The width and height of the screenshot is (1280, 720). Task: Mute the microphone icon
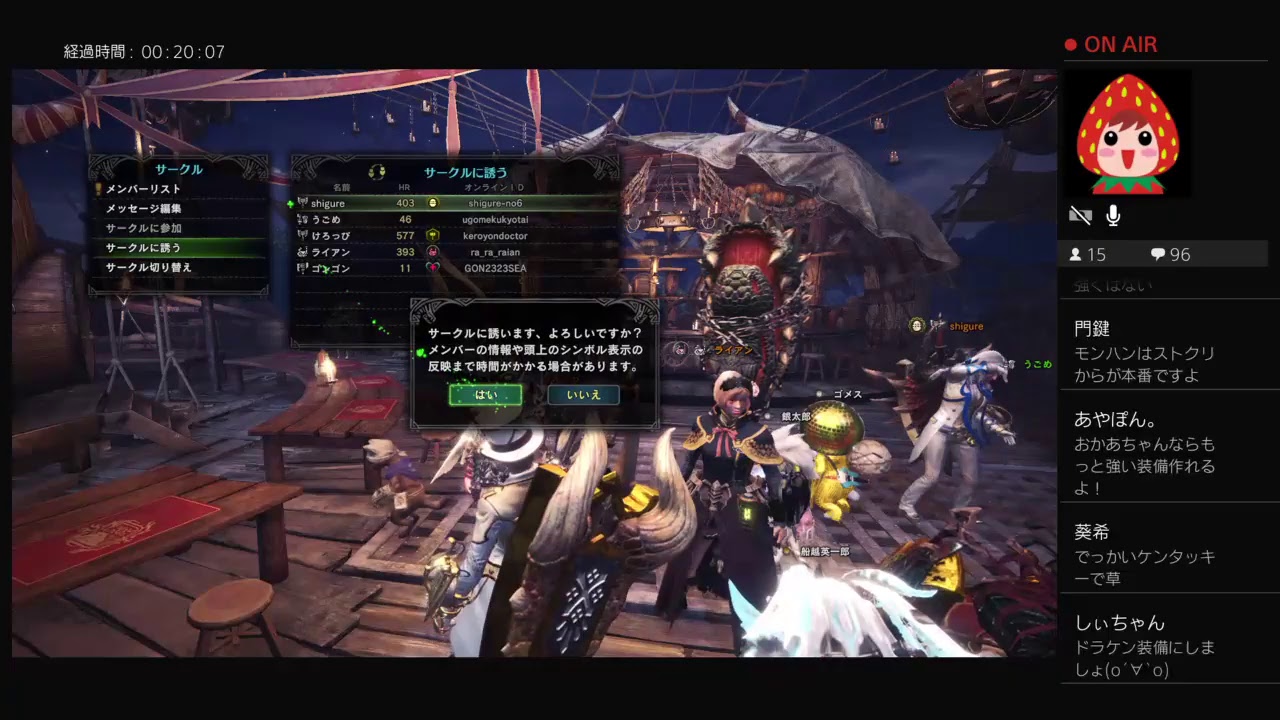[x=1113, y=213]
